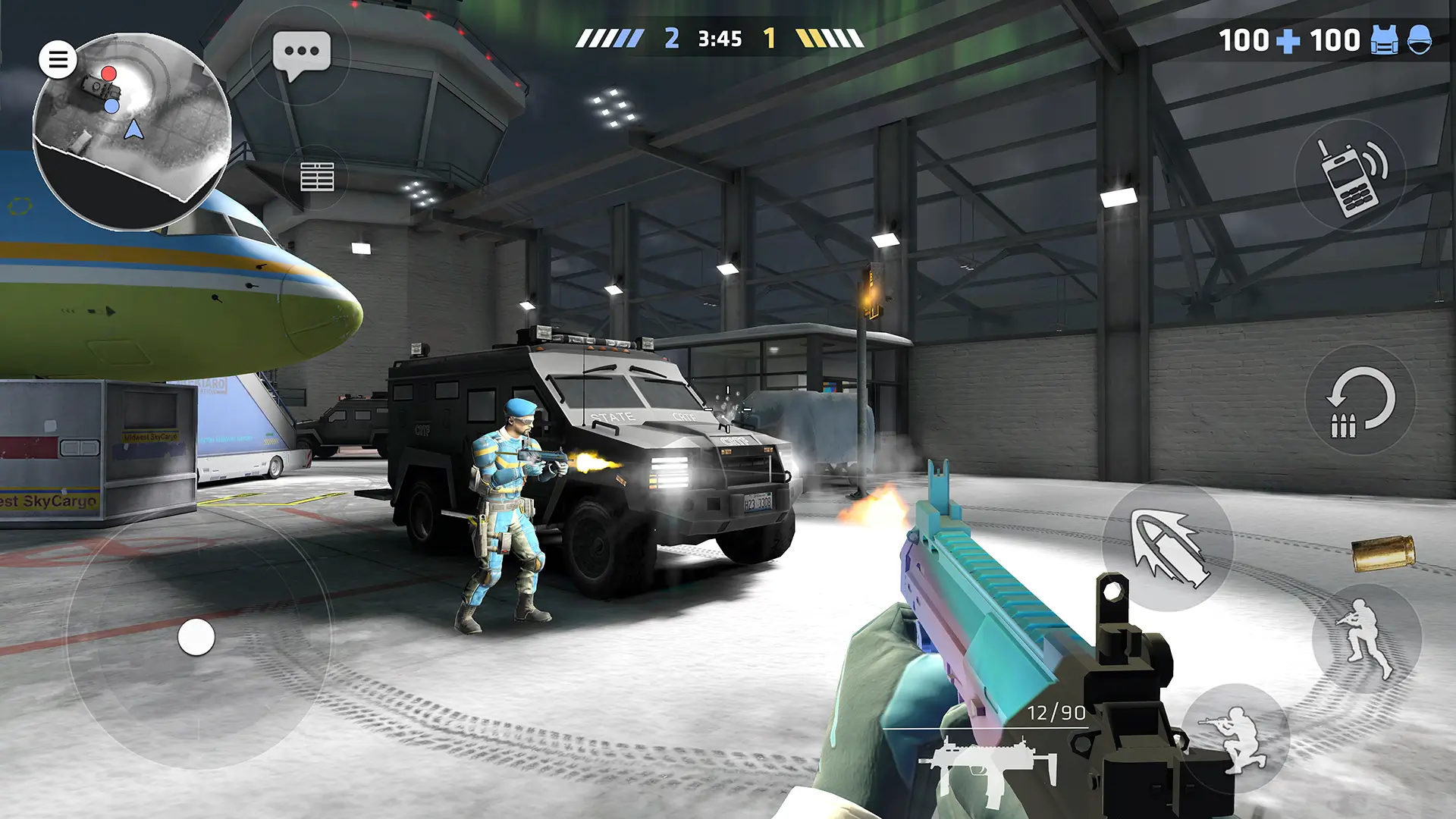The image size is (1456, 819).
Task: Tap the match timer showing 3:45
Action: [721, 38]
